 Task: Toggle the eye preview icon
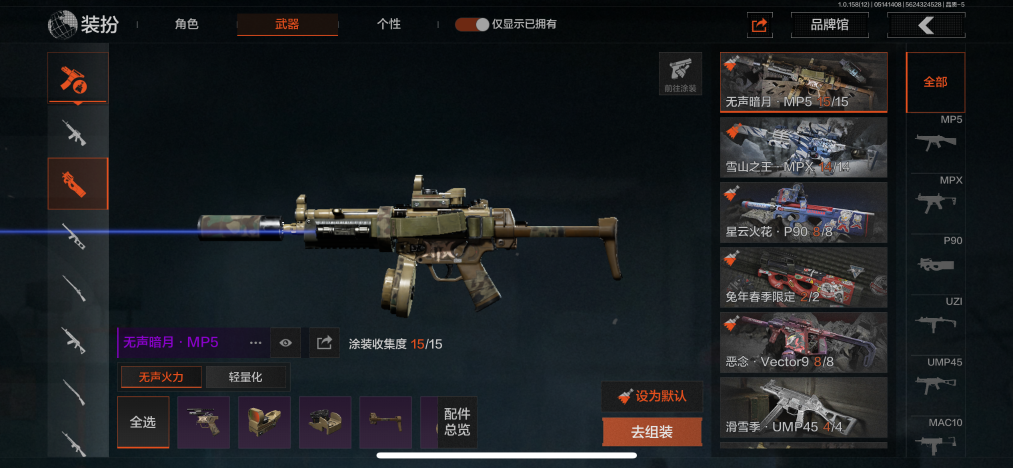[x=286, y=343]
